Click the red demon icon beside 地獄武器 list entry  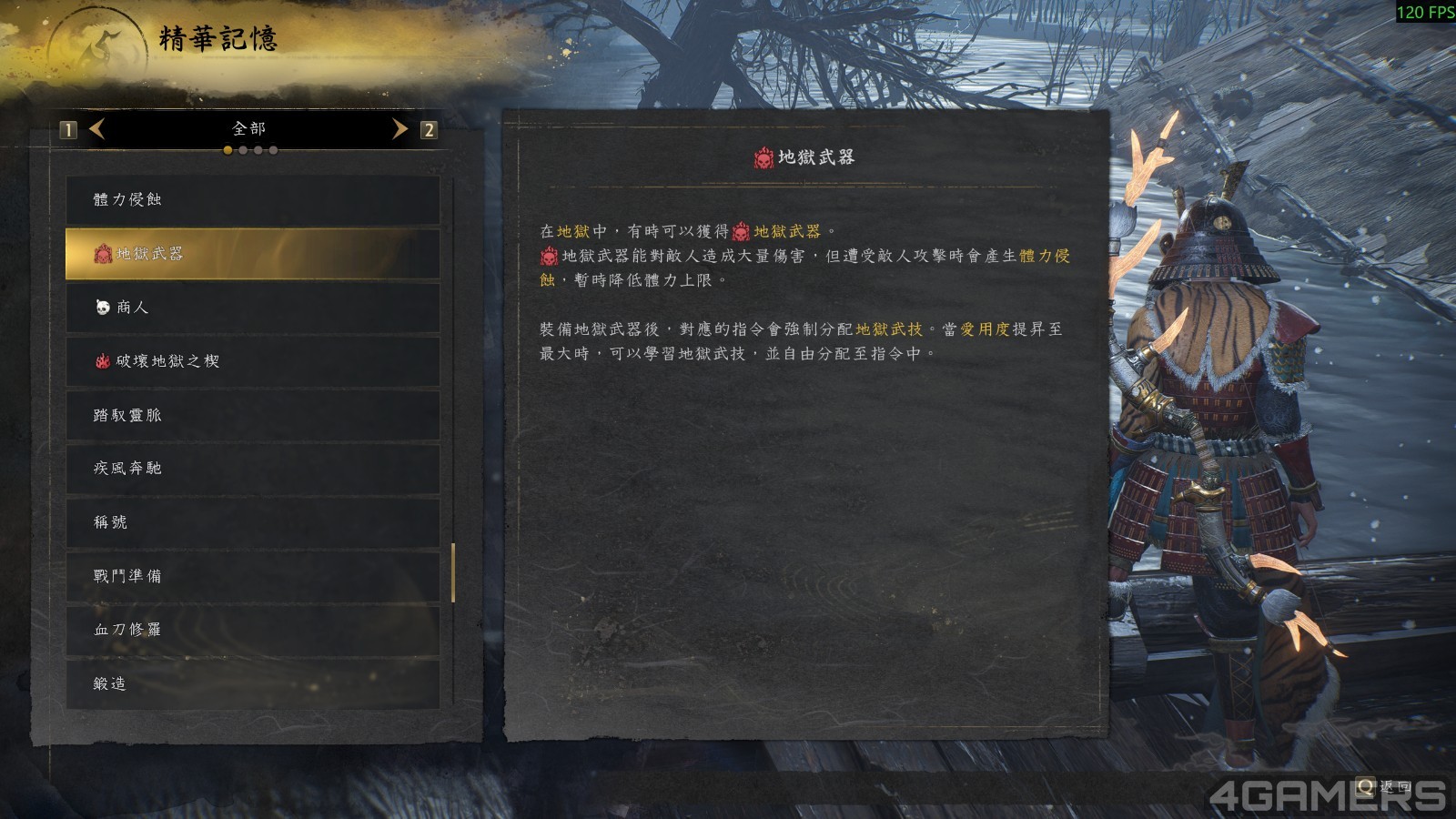tap(104, 255)
